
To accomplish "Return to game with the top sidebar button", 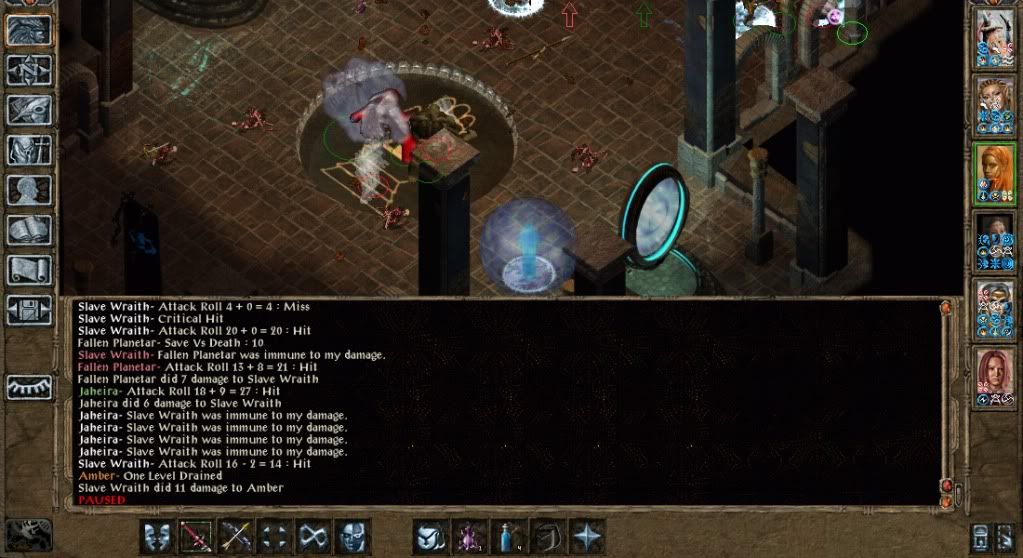I will pyautogui.click(x=29, y=30).
